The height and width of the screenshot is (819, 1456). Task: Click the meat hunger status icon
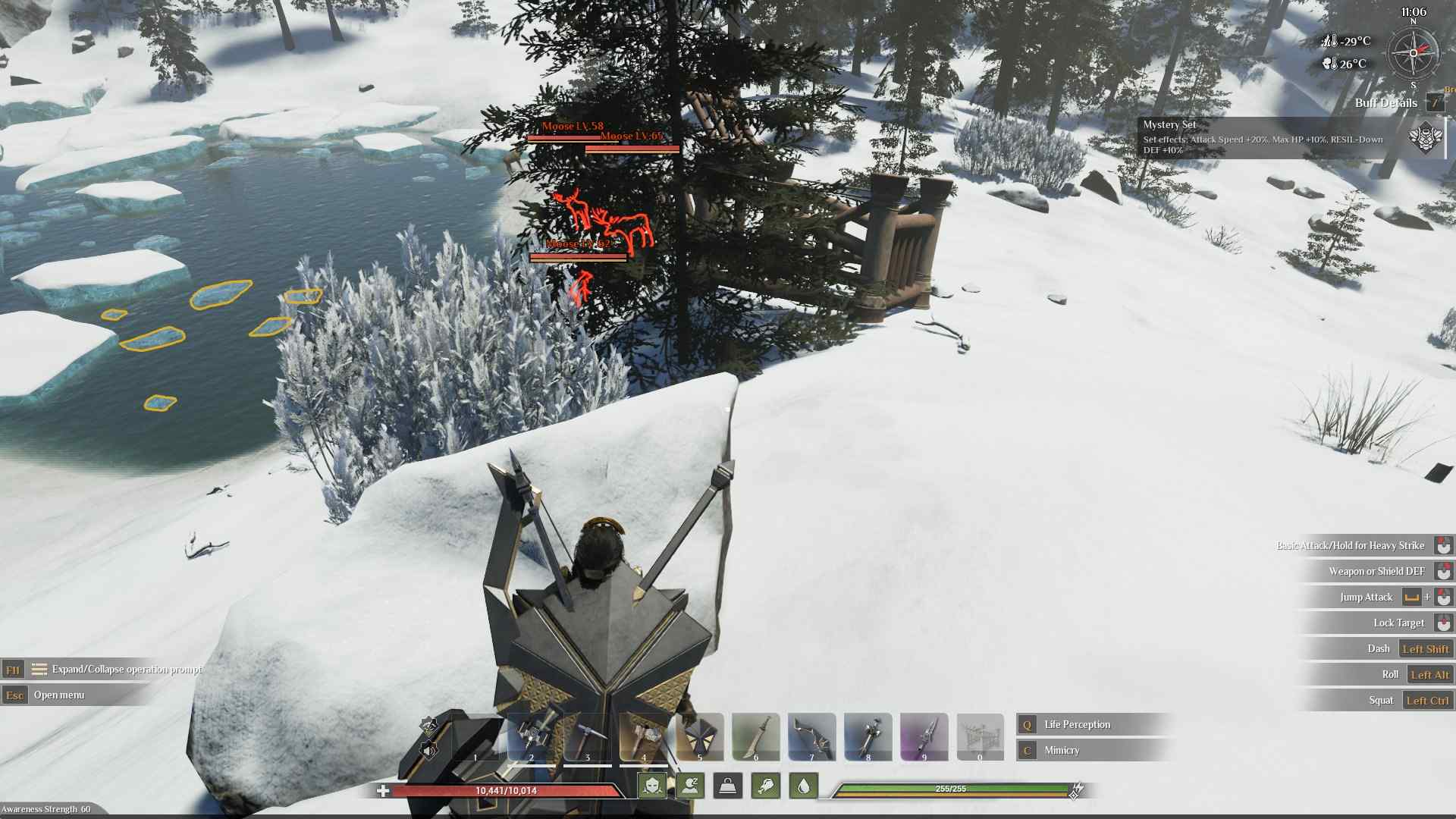pyautogui.click(x=766, y=786)
